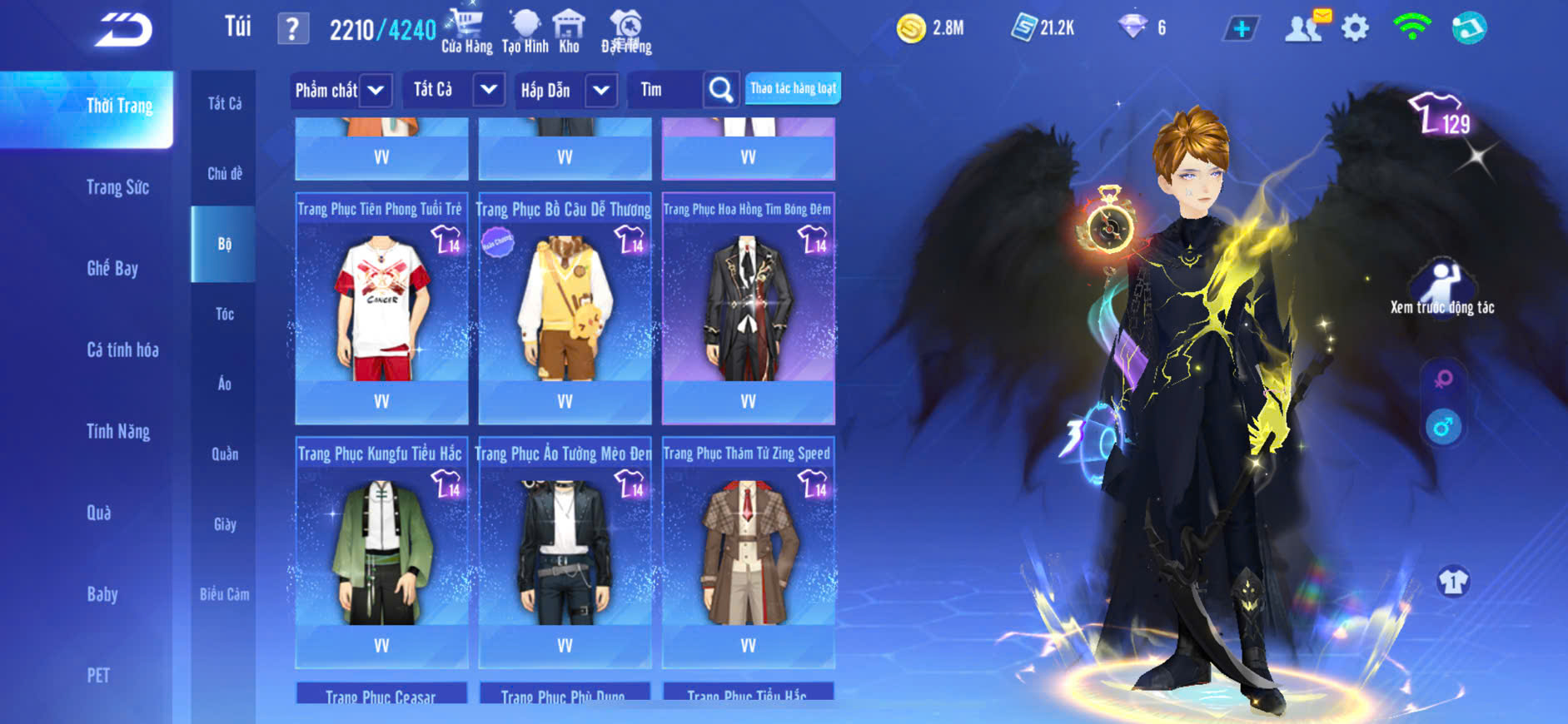This screenshot has width=1568, height=724.
Task: Open the Cá tính hóa section
Action: (x=122, y=350)
